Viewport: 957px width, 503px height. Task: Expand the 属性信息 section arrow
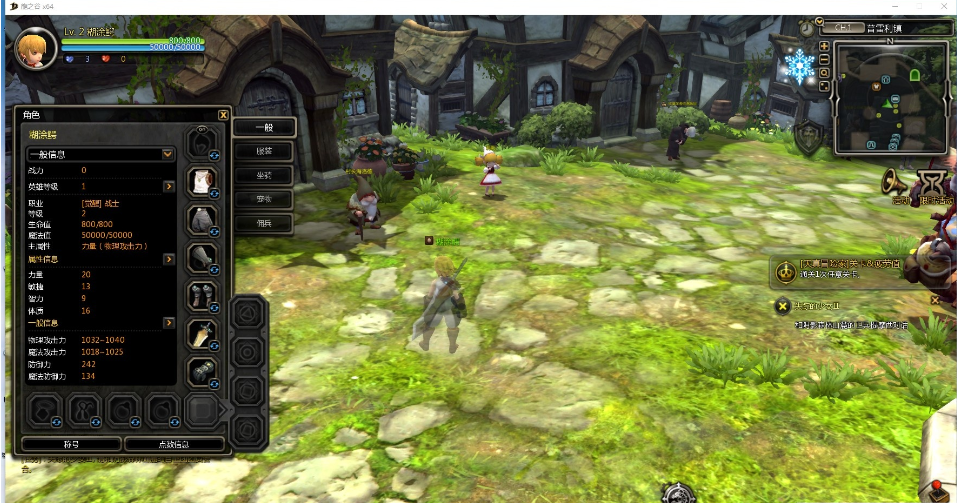tap(170, 259)
